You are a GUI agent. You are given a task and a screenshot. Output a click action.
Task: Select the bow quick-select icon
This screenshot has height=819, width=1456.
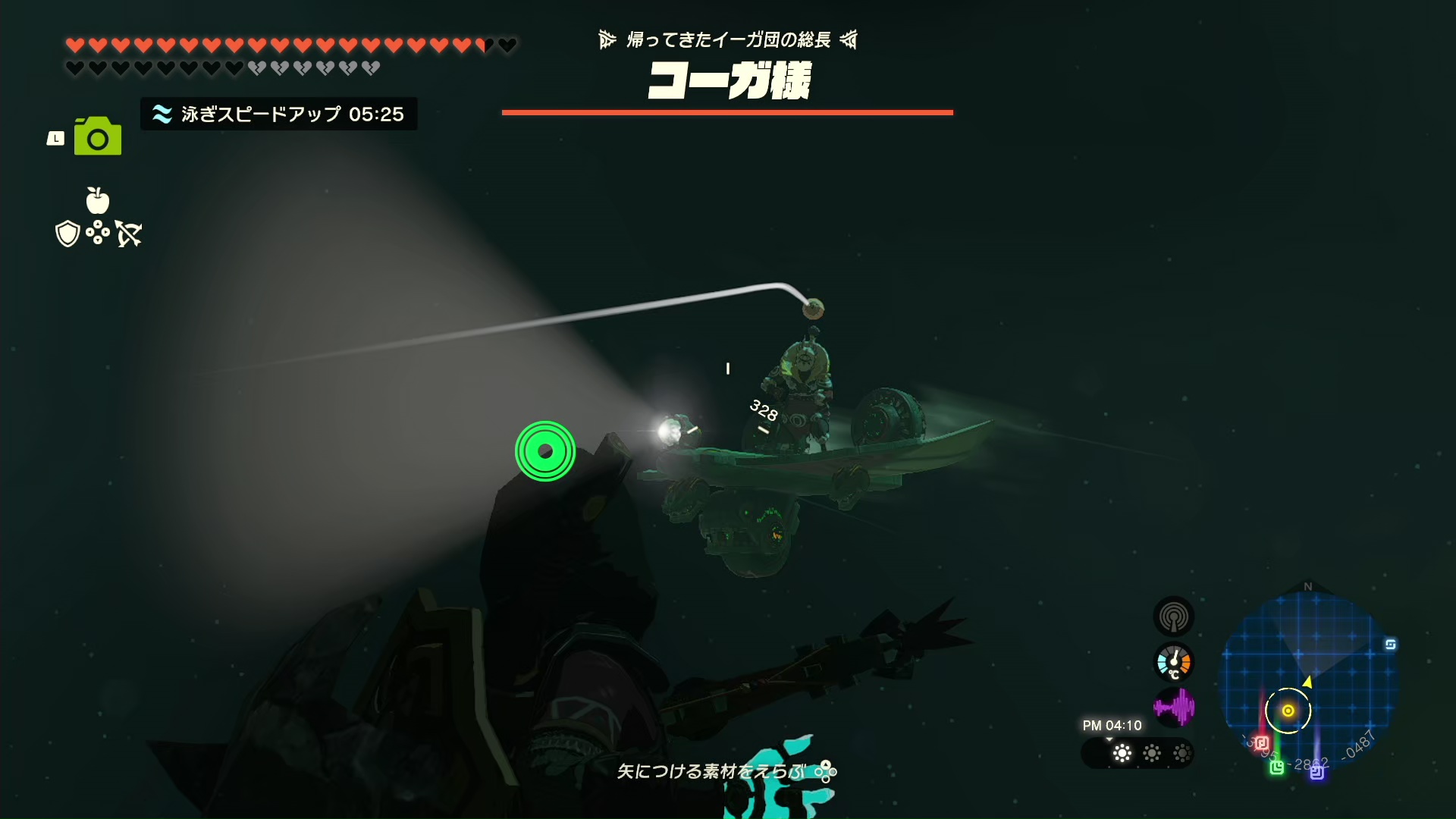point(129,234)
